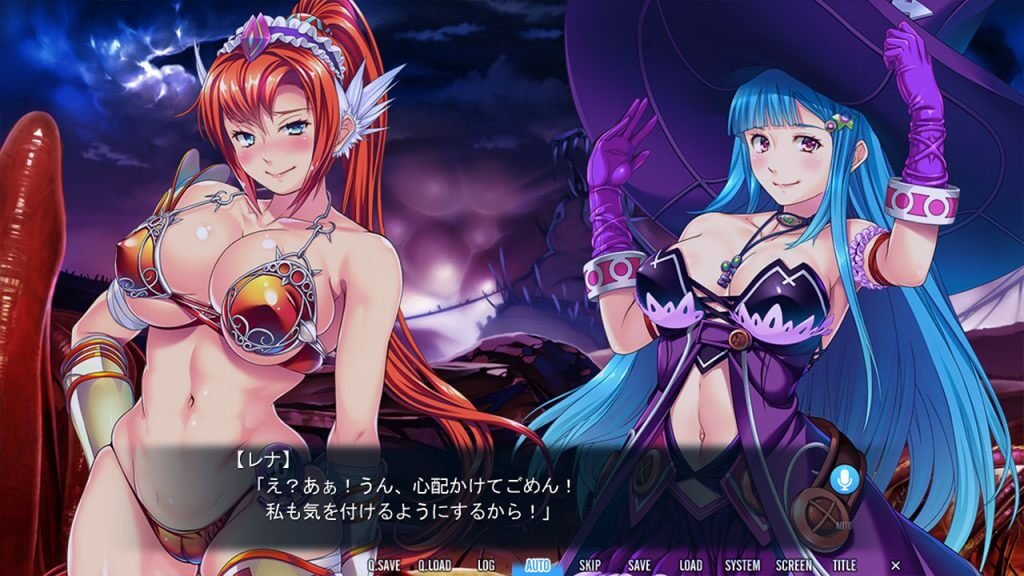Hide the text window with the × button

click(x=895, y=565)
